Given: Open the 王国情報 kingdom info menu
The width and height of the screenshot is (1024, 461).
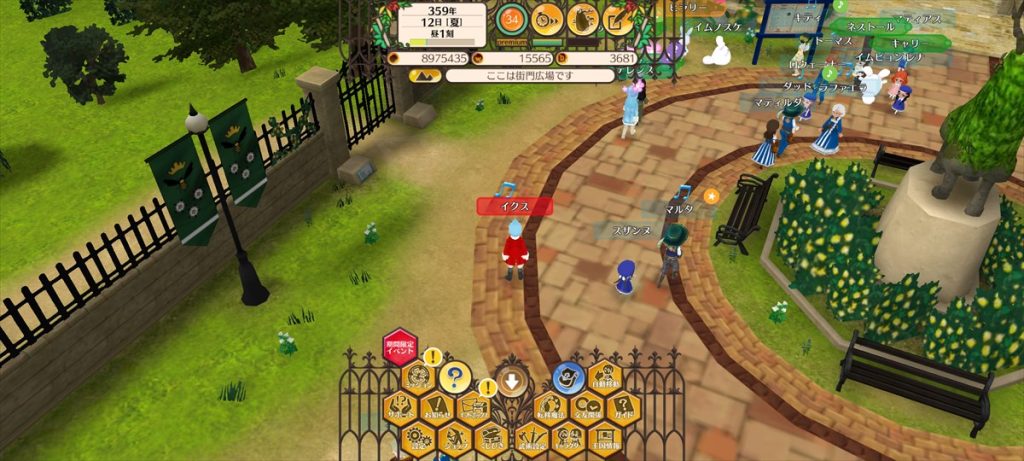Looking at the screenshot, I should click(605, 438).
